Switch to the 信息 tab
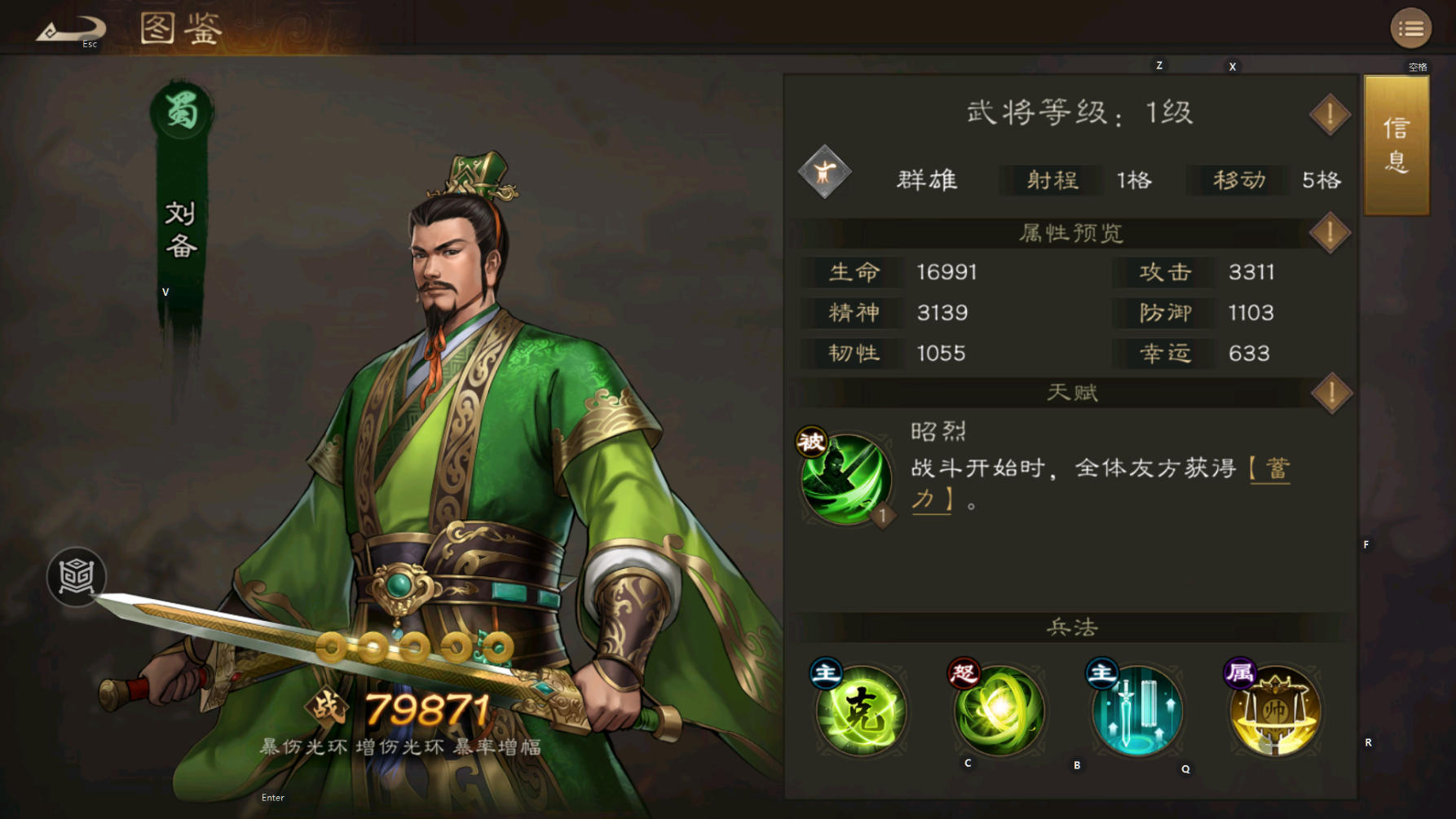1456x819 pixels. [x=1395, y=145]
